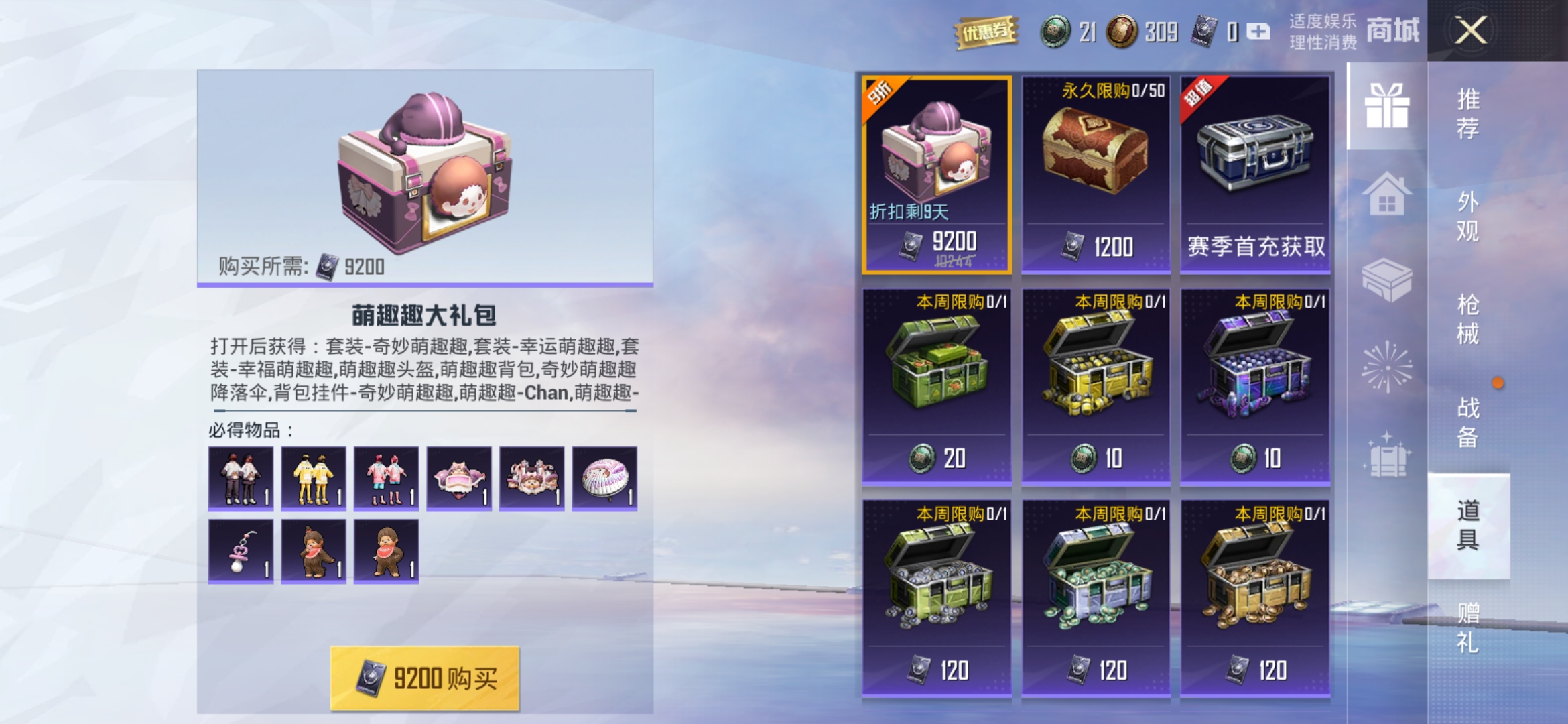View the yellow outfit reward item
This screenshot has width=1568, height=724.
click(314, 479)
